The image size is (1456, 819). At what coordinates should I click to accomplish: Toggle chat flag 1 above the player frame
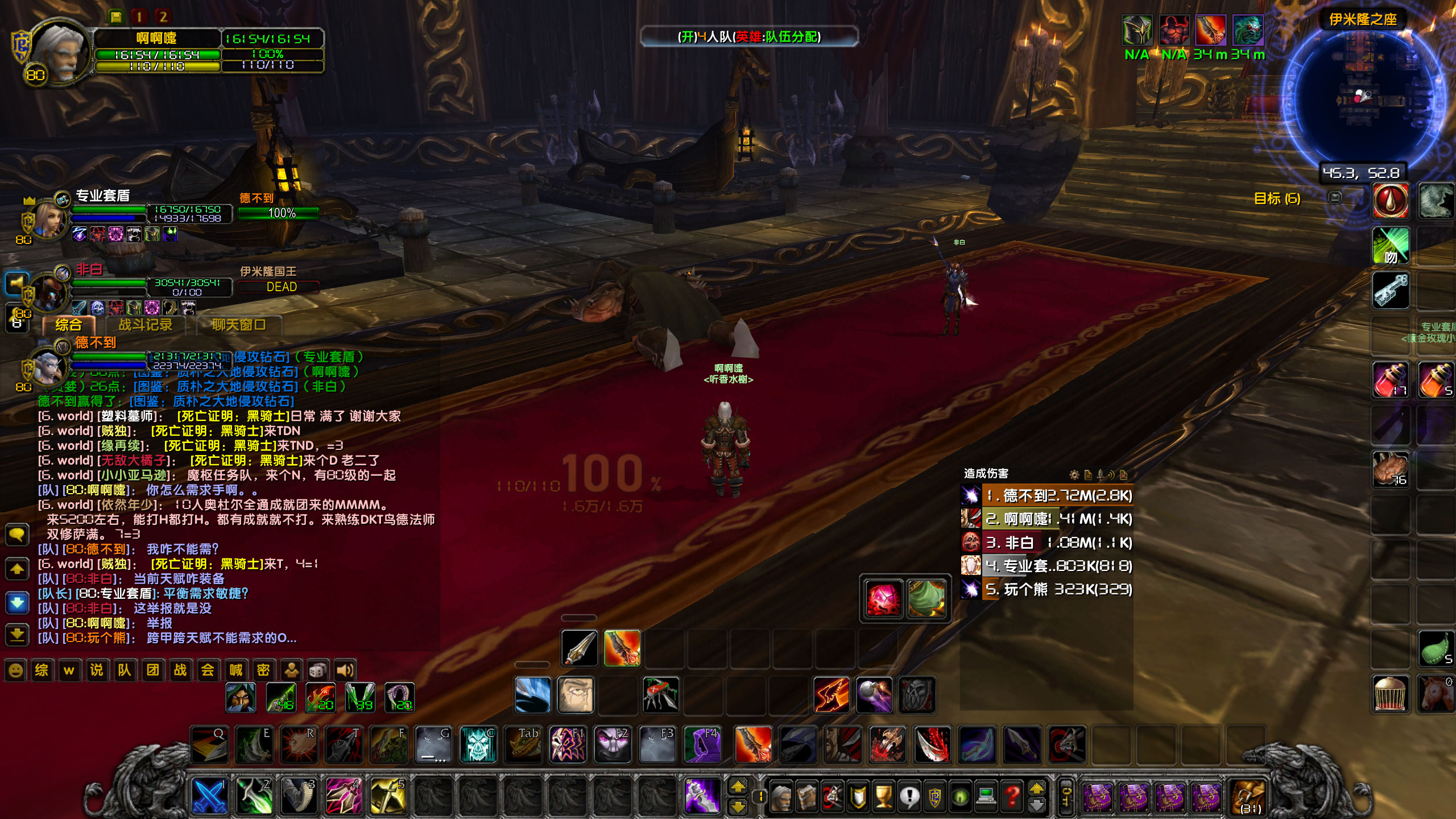140,17
